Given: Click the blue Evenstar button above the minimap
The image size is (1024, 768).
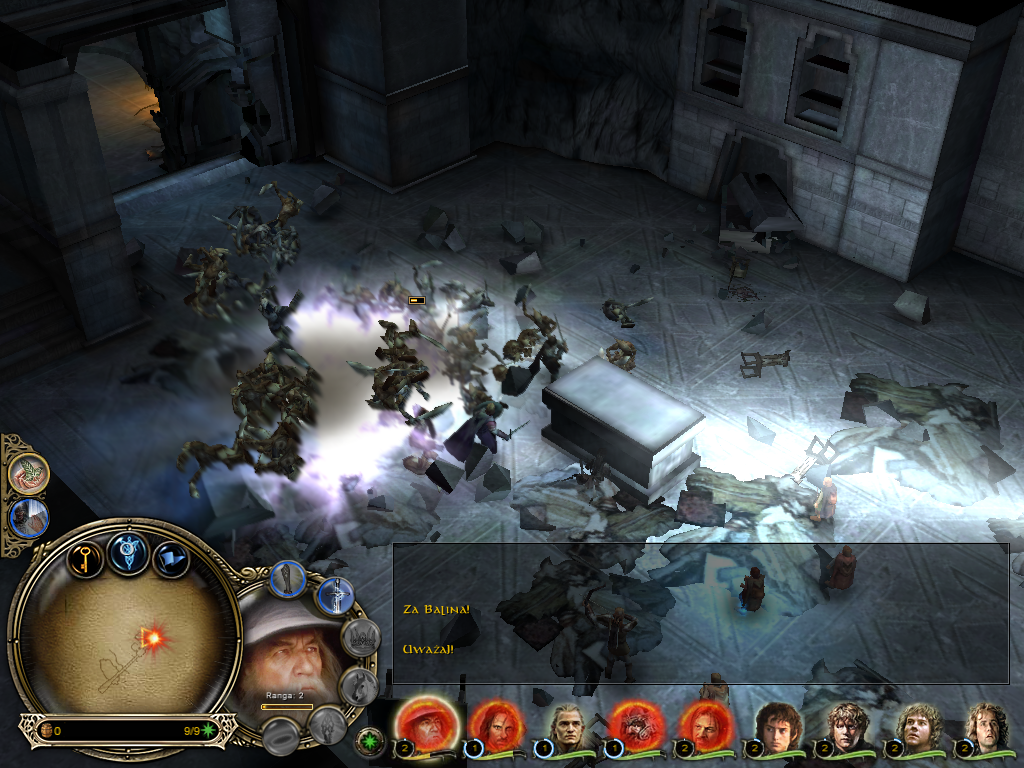Looking at the screenshot, I should [x=129, y=552].
